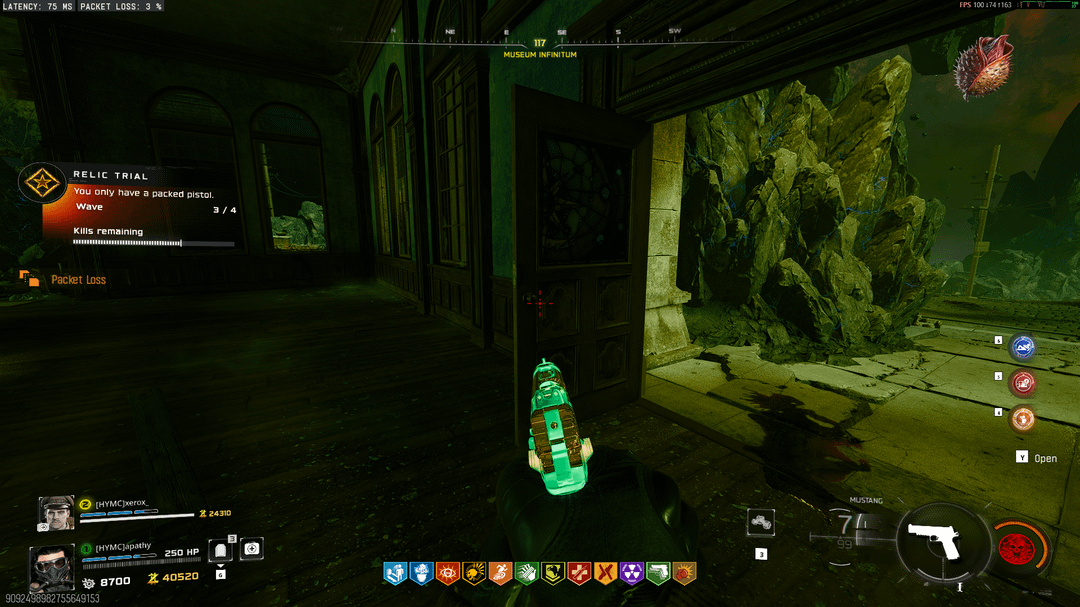Select the xerox_ teammate portrait
This screenshot has height=607, width=1080.
coord(56,512)
